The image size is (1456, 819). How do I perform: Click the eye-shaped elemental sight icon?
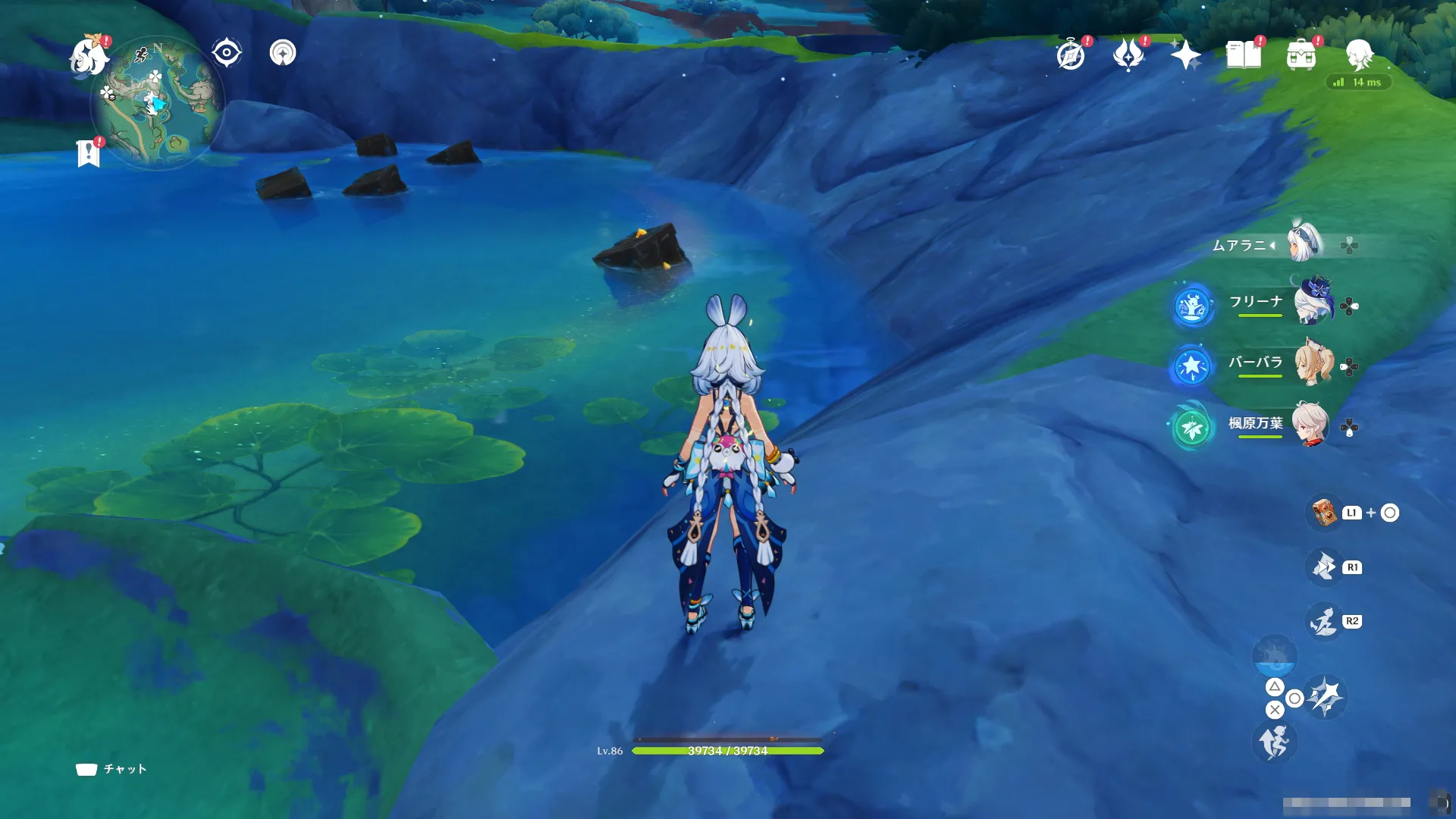[x=226, y=53]
